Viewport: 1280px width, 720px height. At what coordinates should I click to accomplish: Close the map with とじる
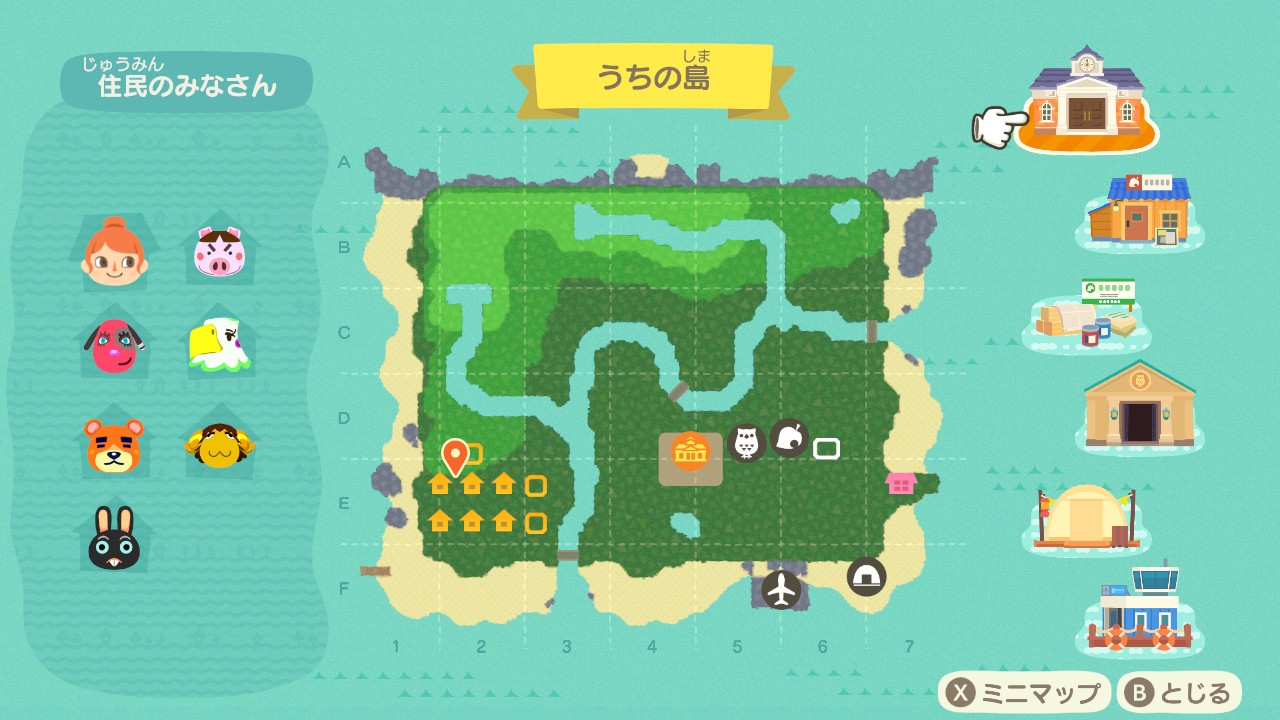click(1180, 693)
